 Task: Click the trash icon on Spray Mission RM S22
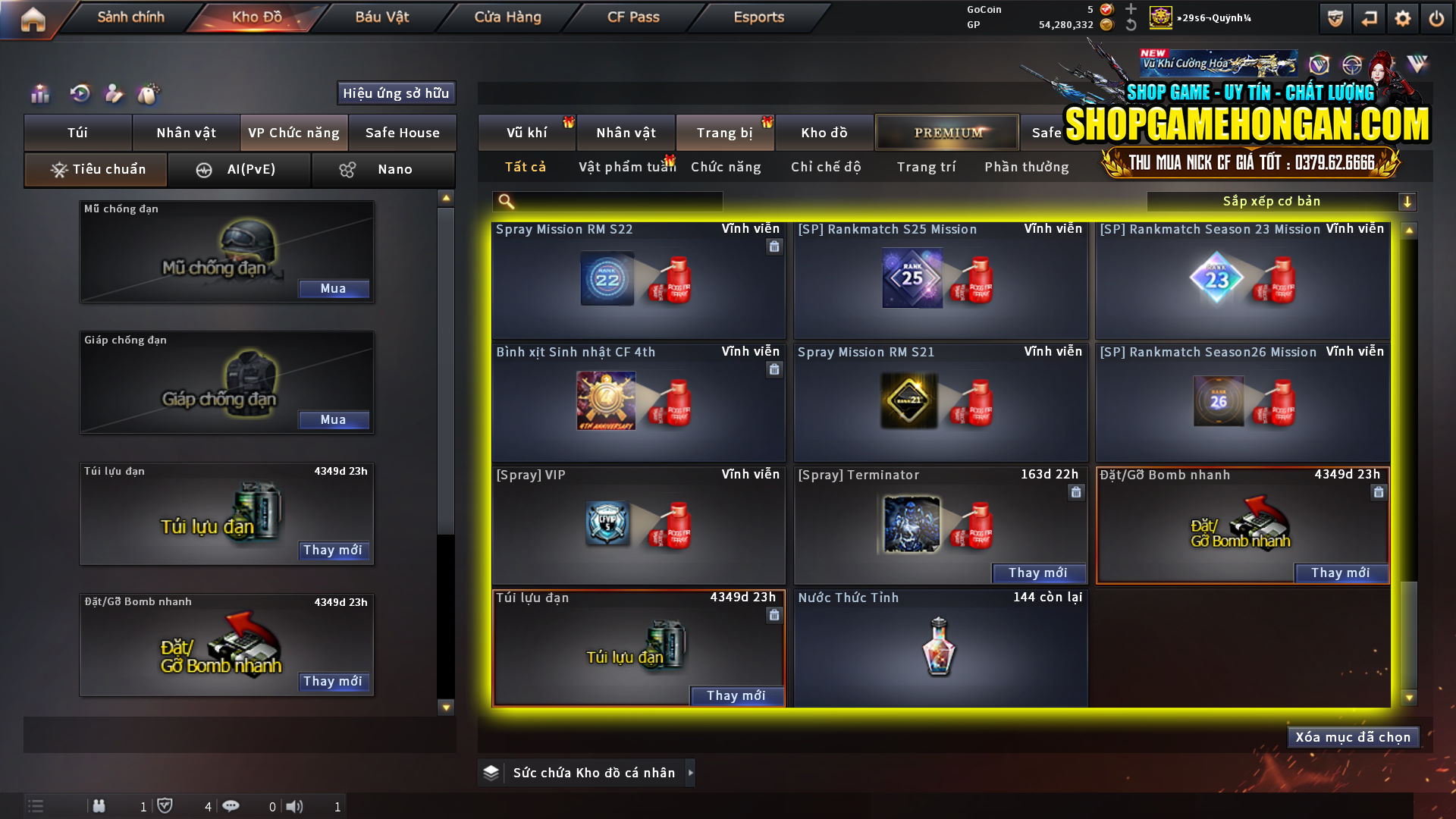774,247
